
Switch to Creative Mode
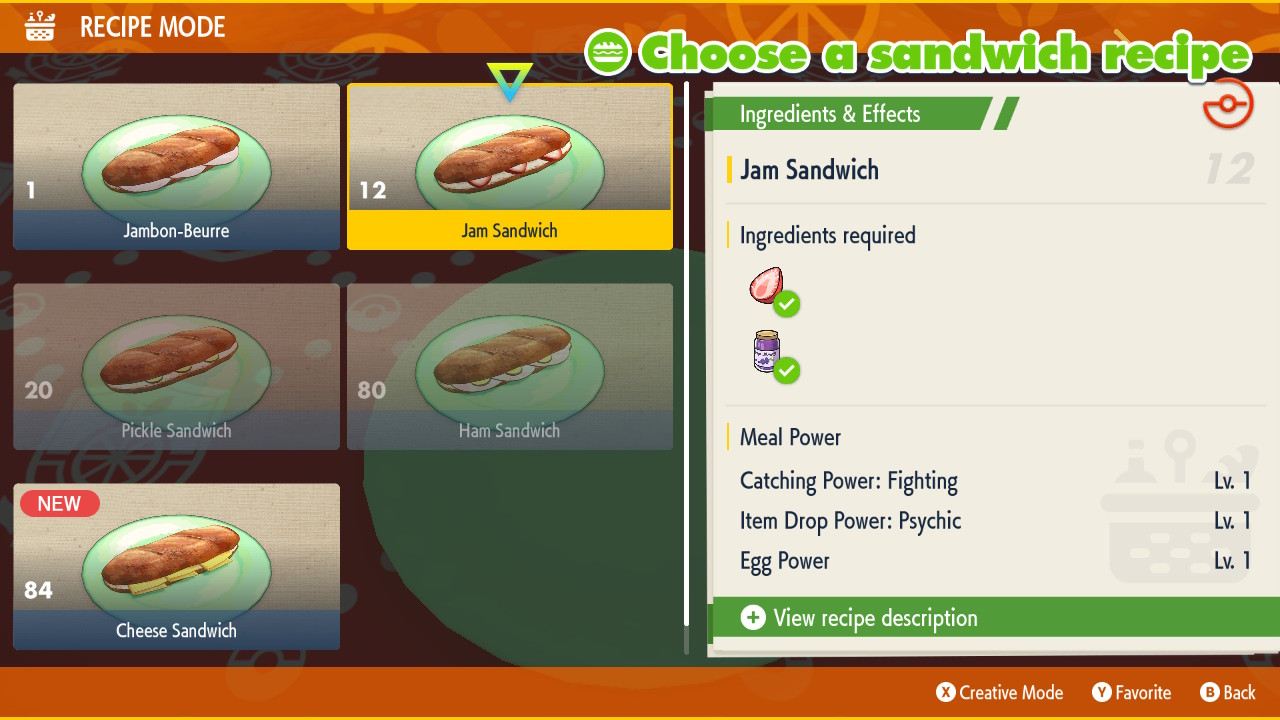coord(998,692)
